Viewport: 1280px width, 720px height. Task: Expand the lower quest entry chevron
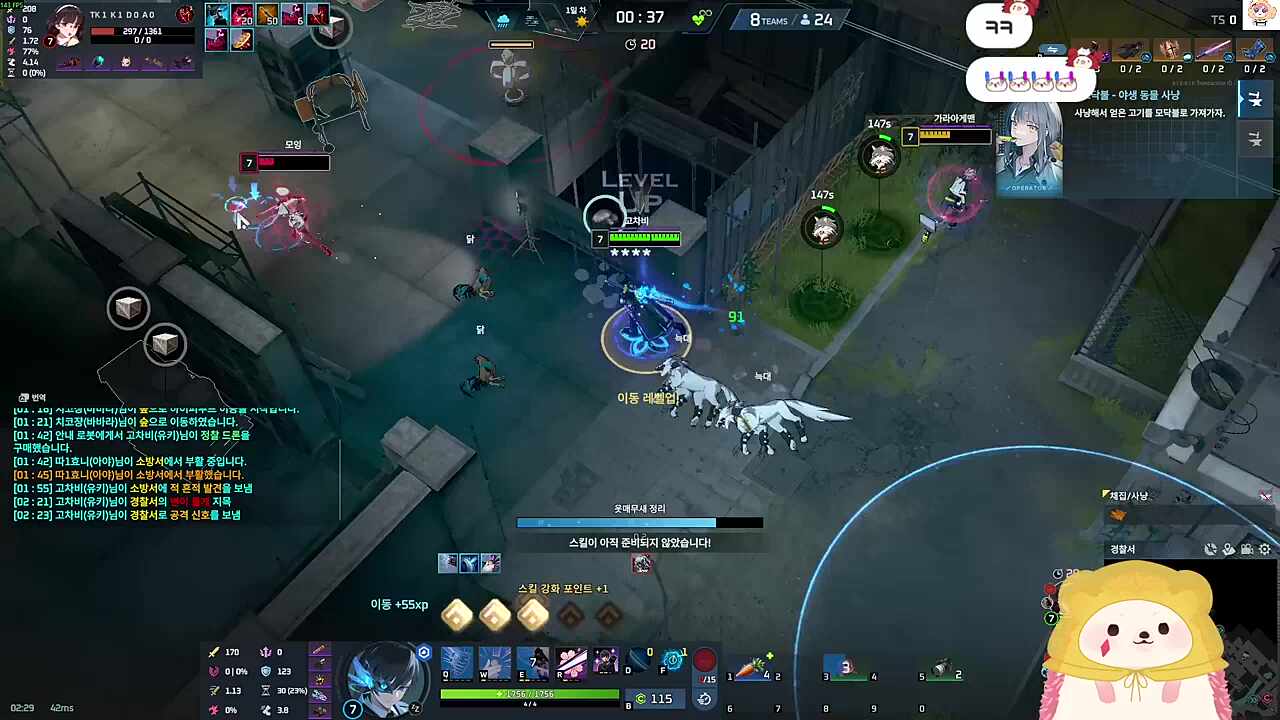point(1255,142)
